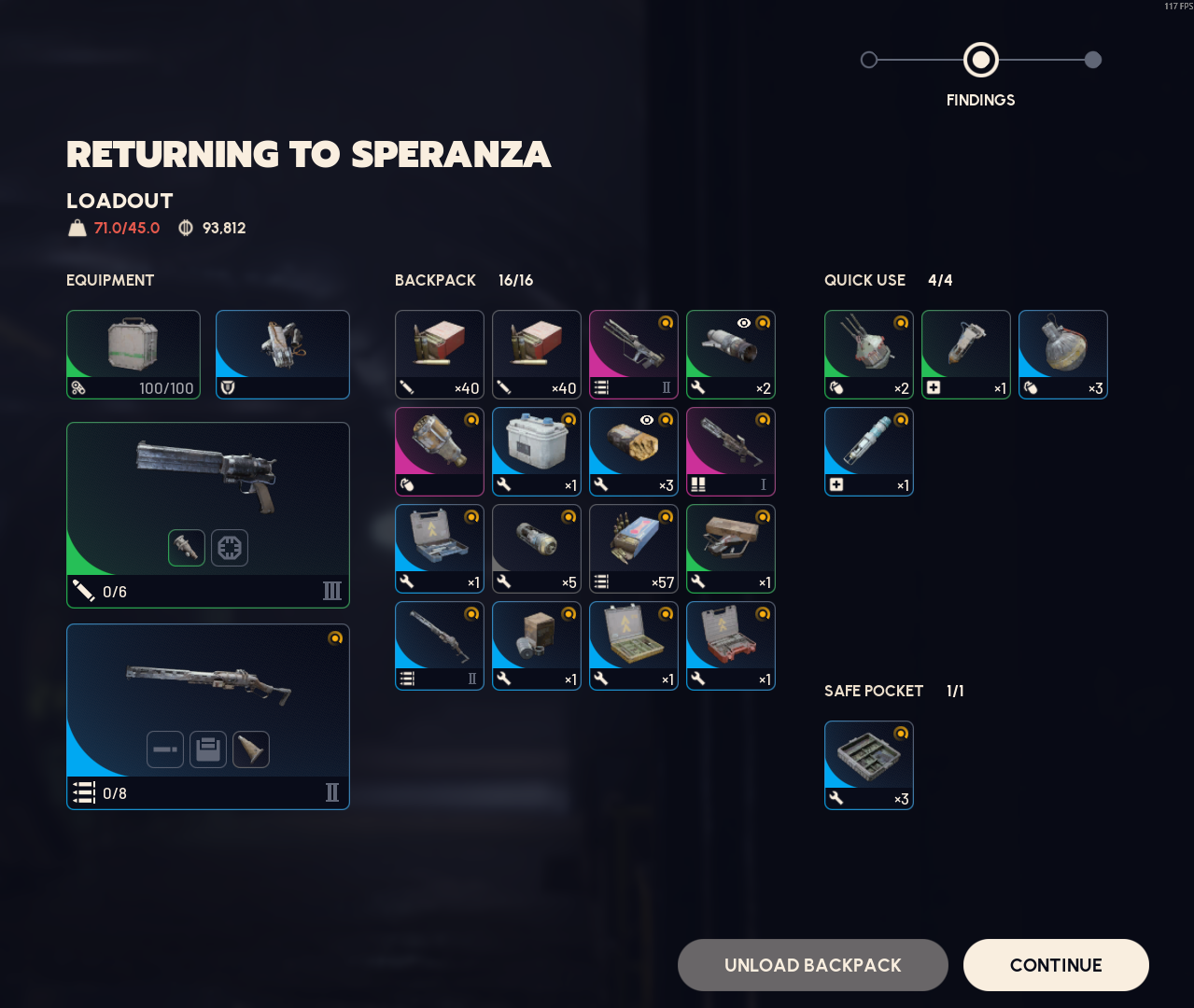Choose the blue syringe quick-use item

(x=869, y=452)
